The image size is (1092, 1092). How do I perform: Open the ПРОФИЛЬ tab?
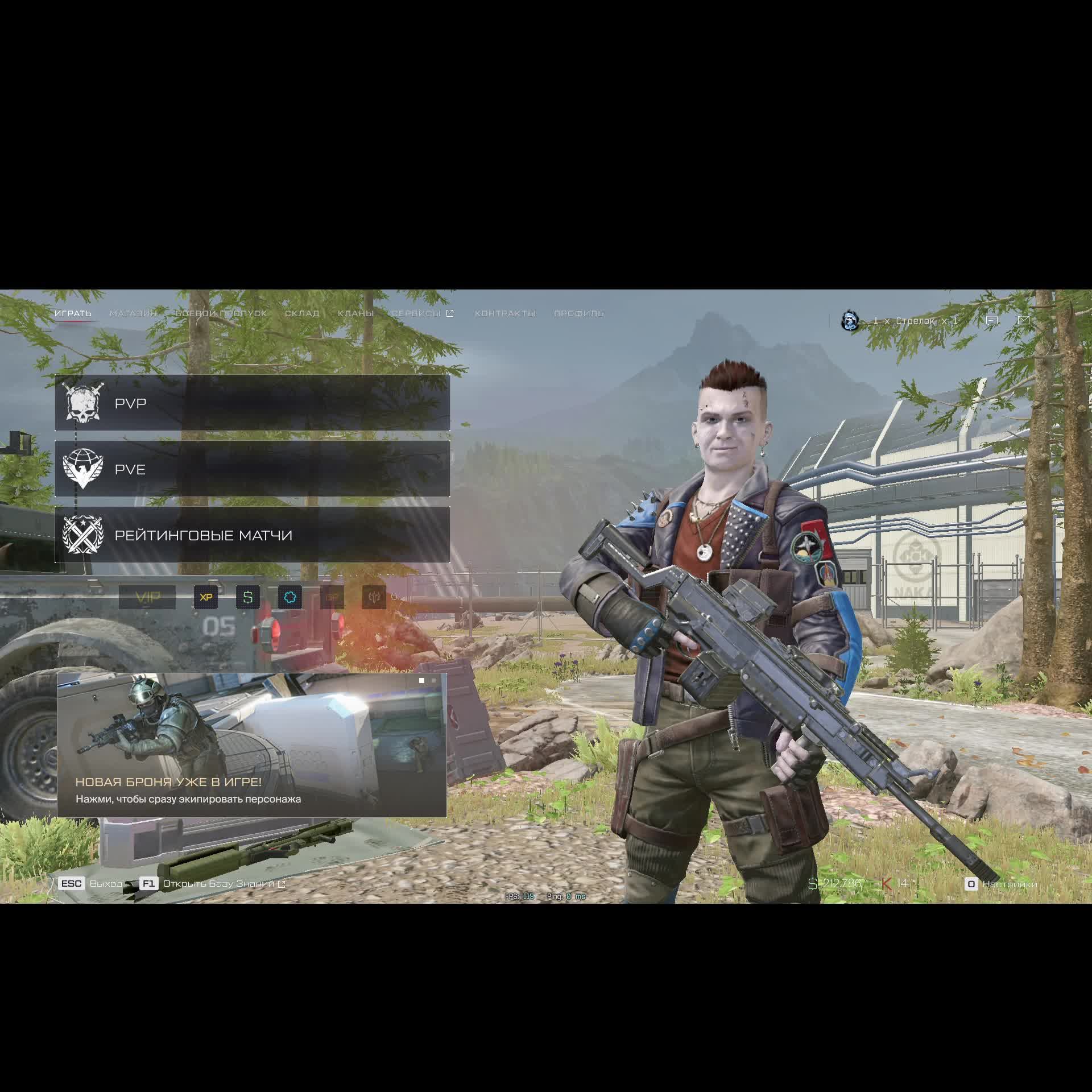coord(578,313)
